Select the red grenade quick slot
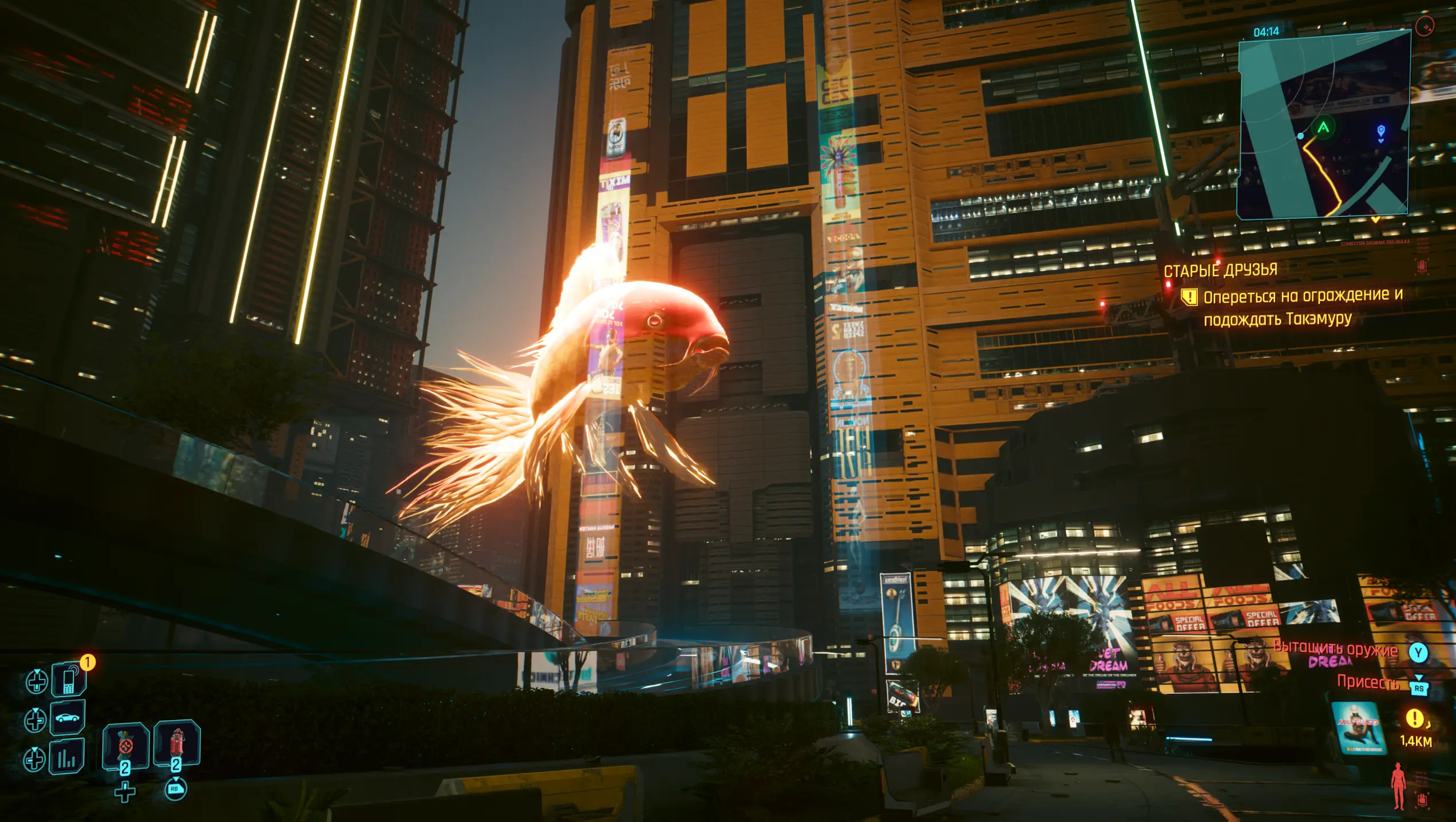1456x822 pixels. coord(177,744)
